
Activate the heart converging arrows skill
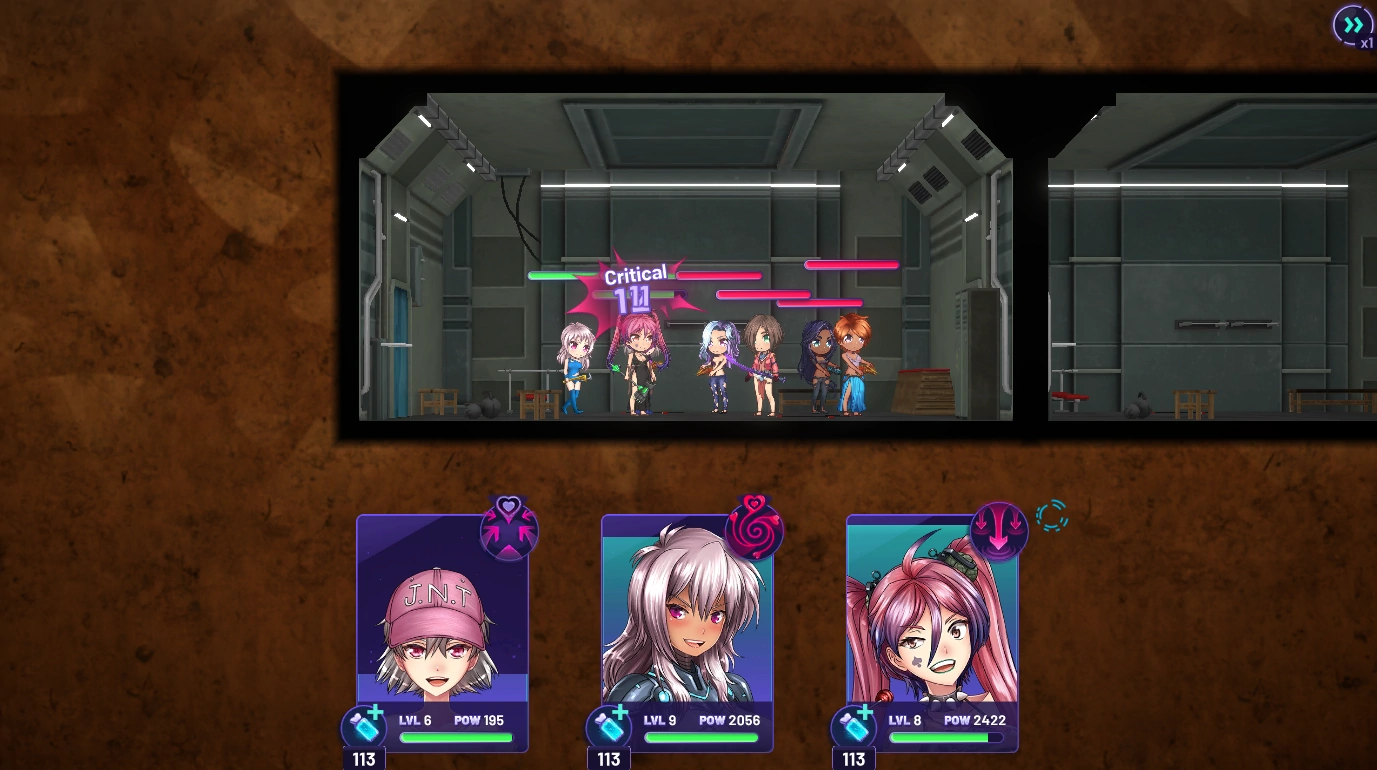[509, 530]
